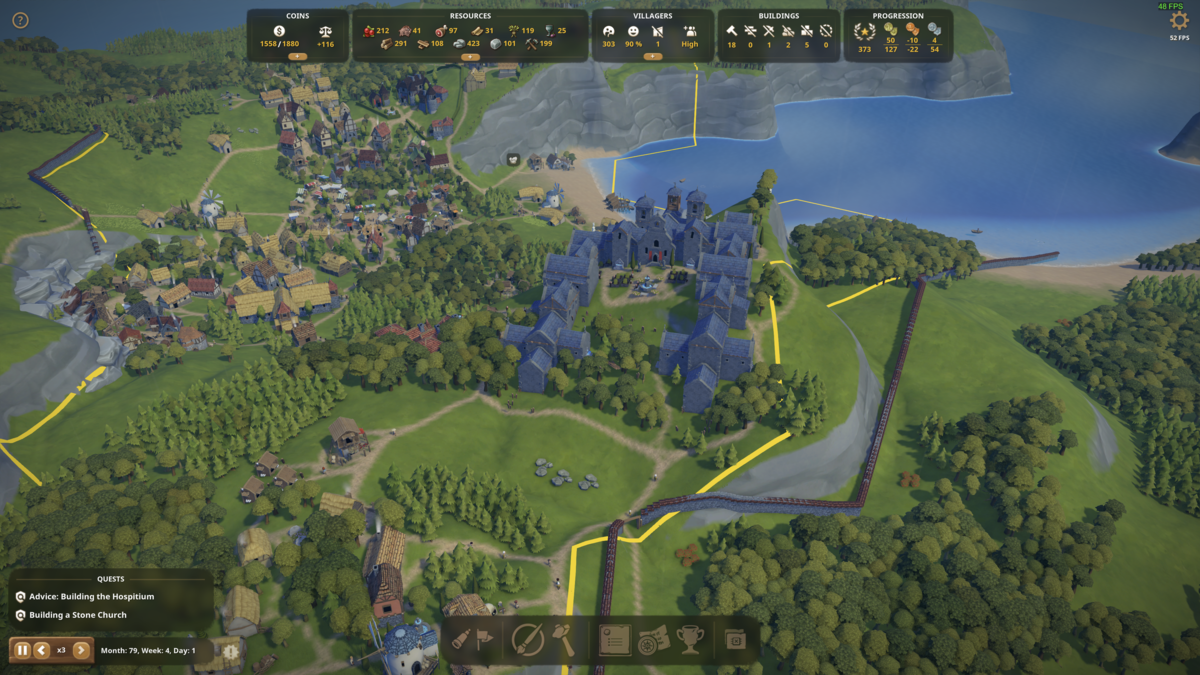Image resolution: width=1200 pixels, height=675 pixels.
Task: Open the build menu with the hammer
Action: [x=564, y=639]
